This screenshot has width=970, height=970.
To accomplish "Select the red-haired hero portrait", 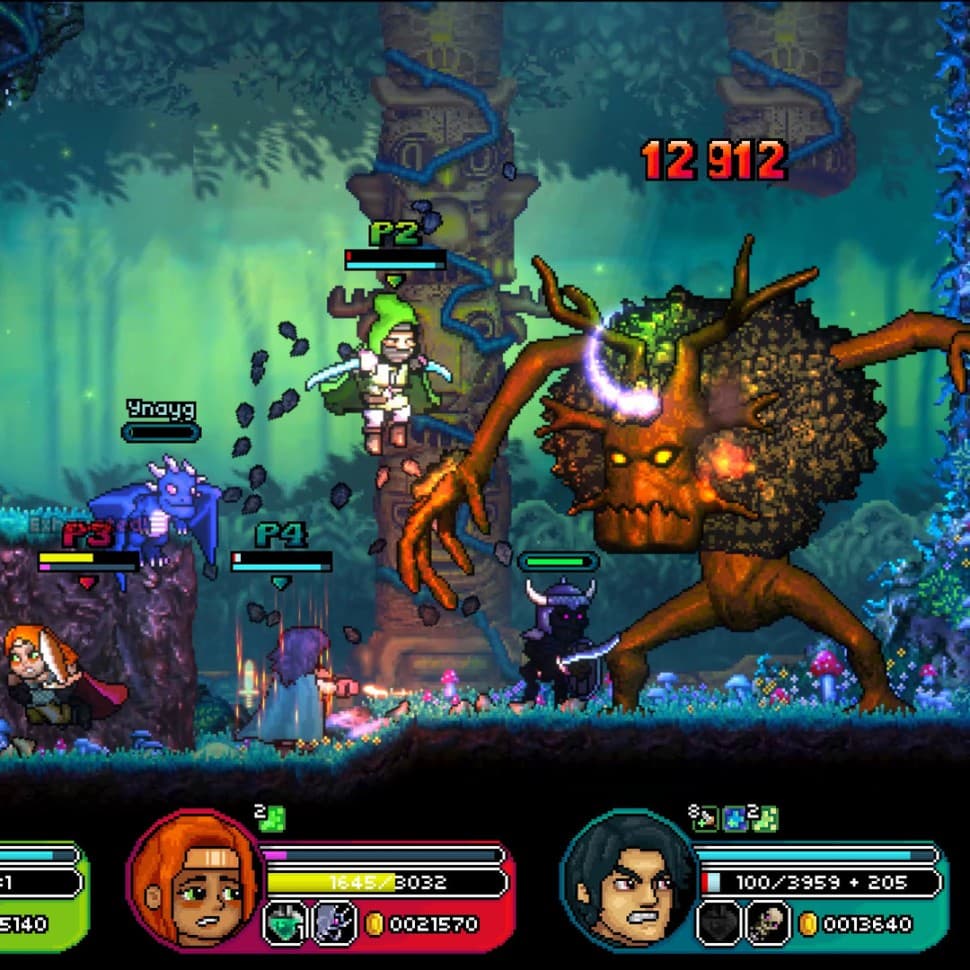I will coord(197,878).
